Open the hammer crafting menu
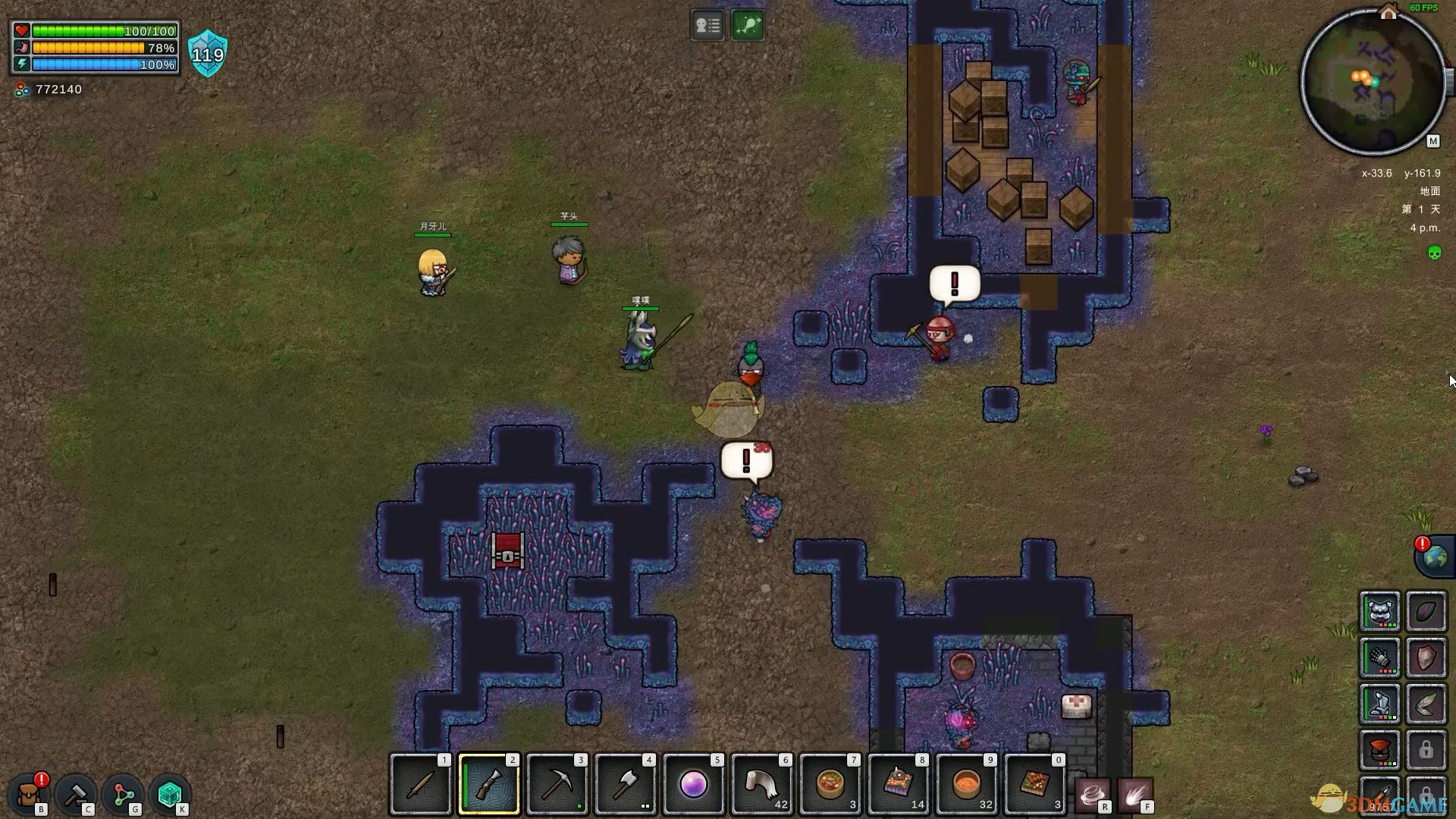 [x=76, y=794]
